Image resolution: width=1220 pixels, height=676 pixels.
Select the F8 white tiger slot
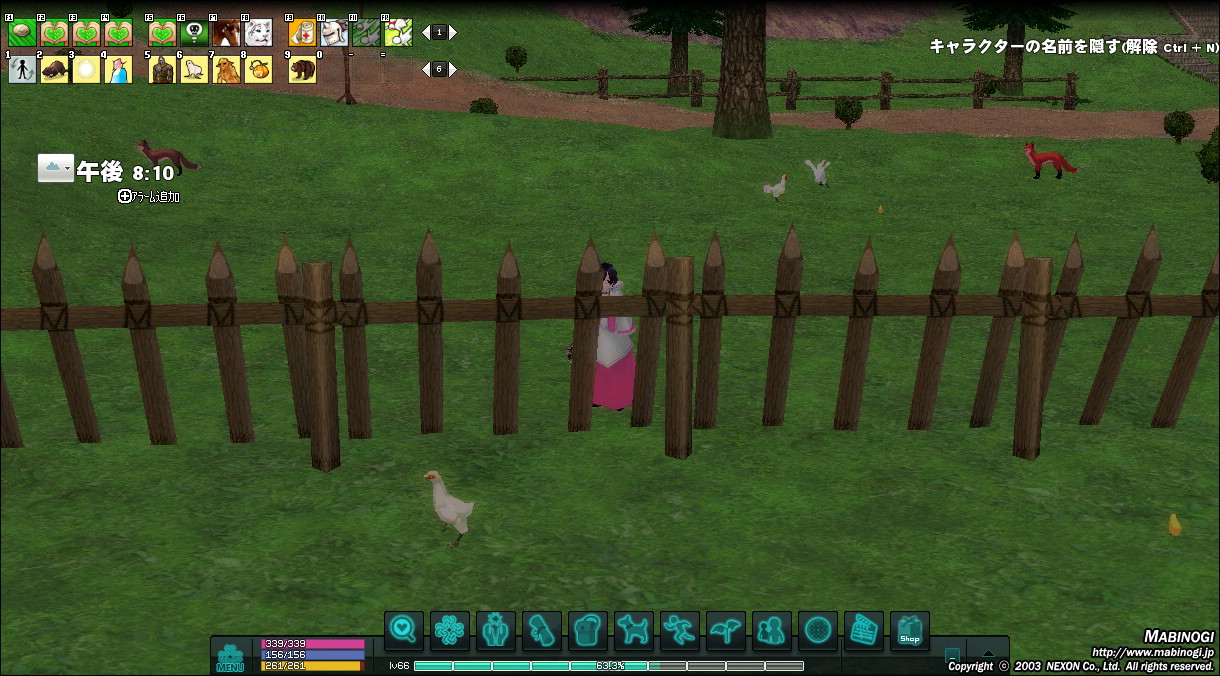pos(258,33)
